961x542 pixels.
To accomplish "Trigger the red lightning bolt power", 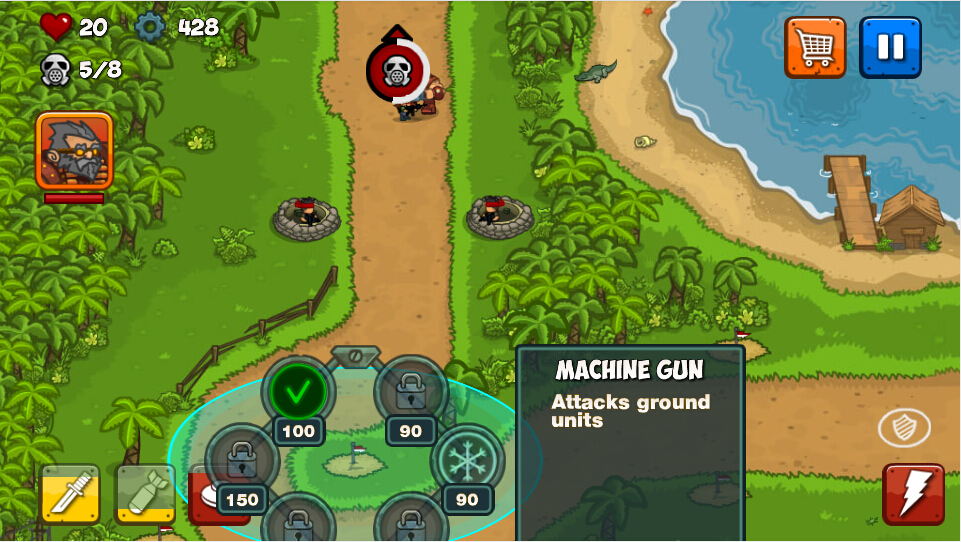I will pos(913,493).
